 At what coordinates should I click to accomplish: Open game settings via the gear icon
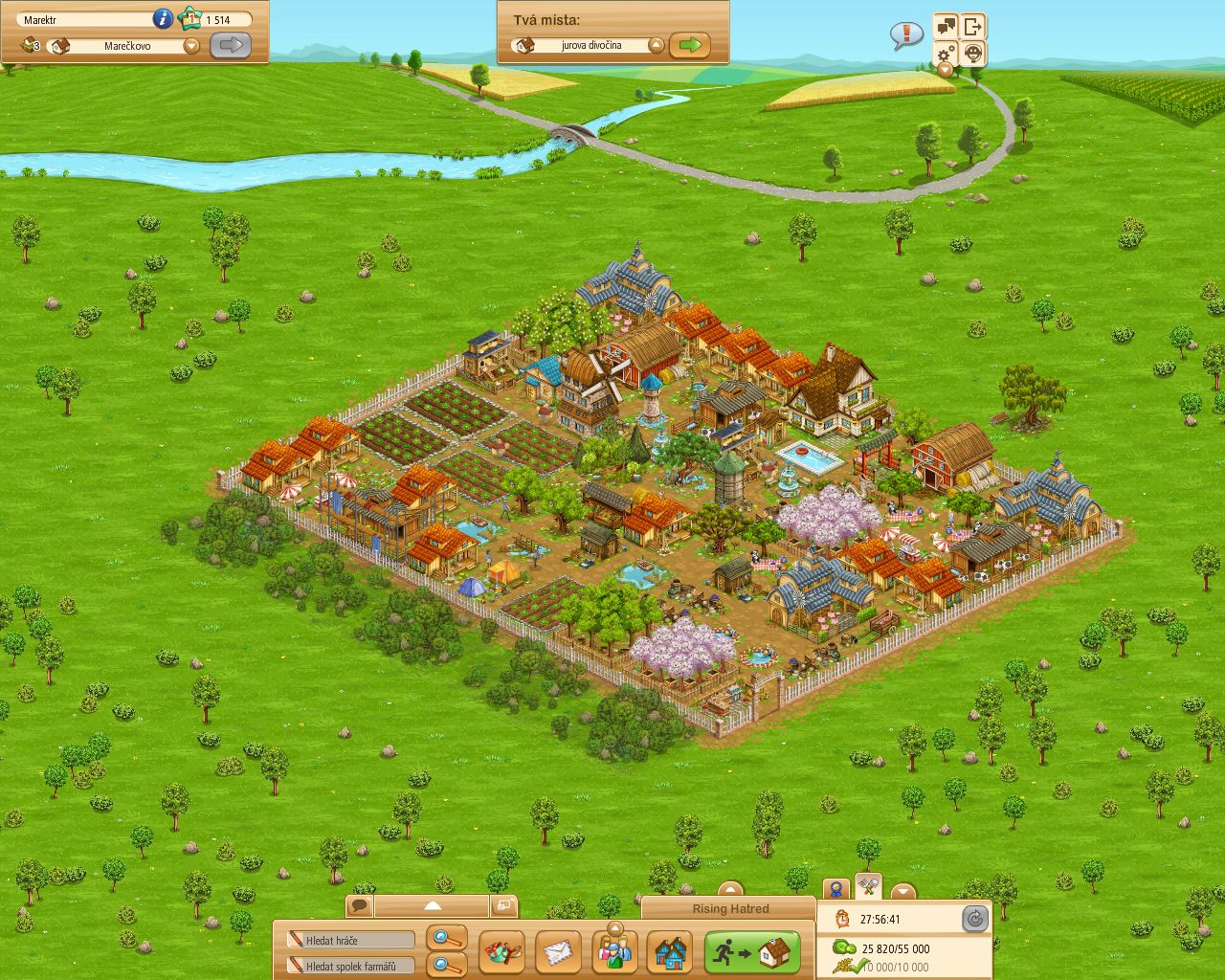click(x=945, y=55)
